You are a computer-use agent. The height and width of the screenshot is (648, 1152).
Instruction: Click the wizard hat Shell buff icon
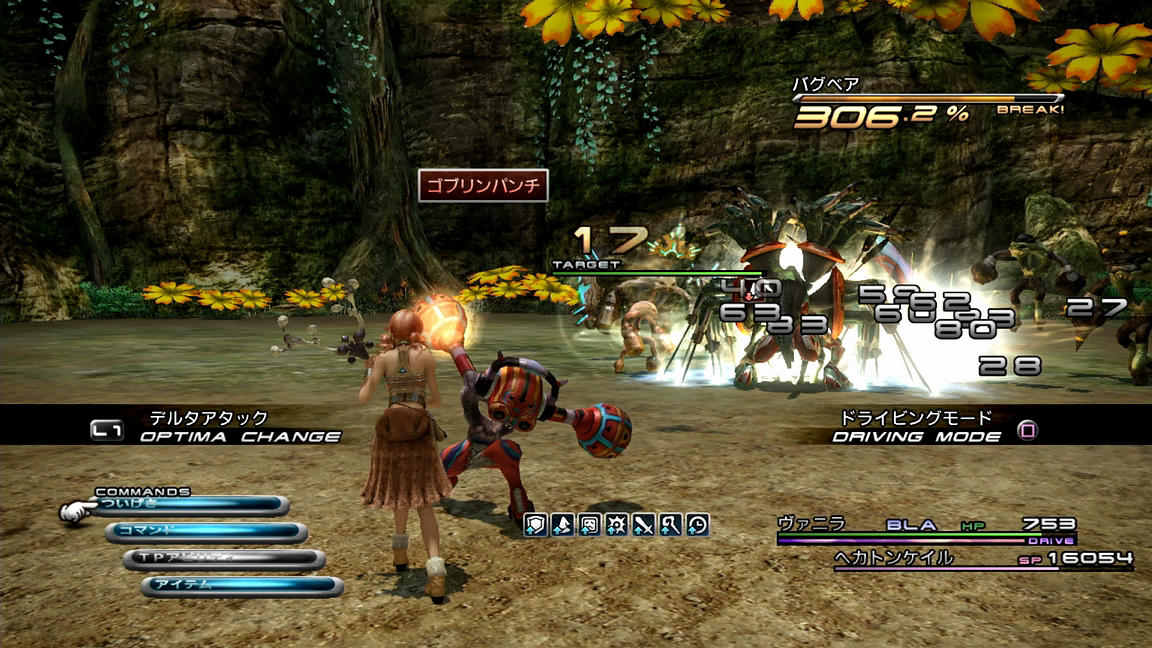pyautogui.click(x=563, y=523)
